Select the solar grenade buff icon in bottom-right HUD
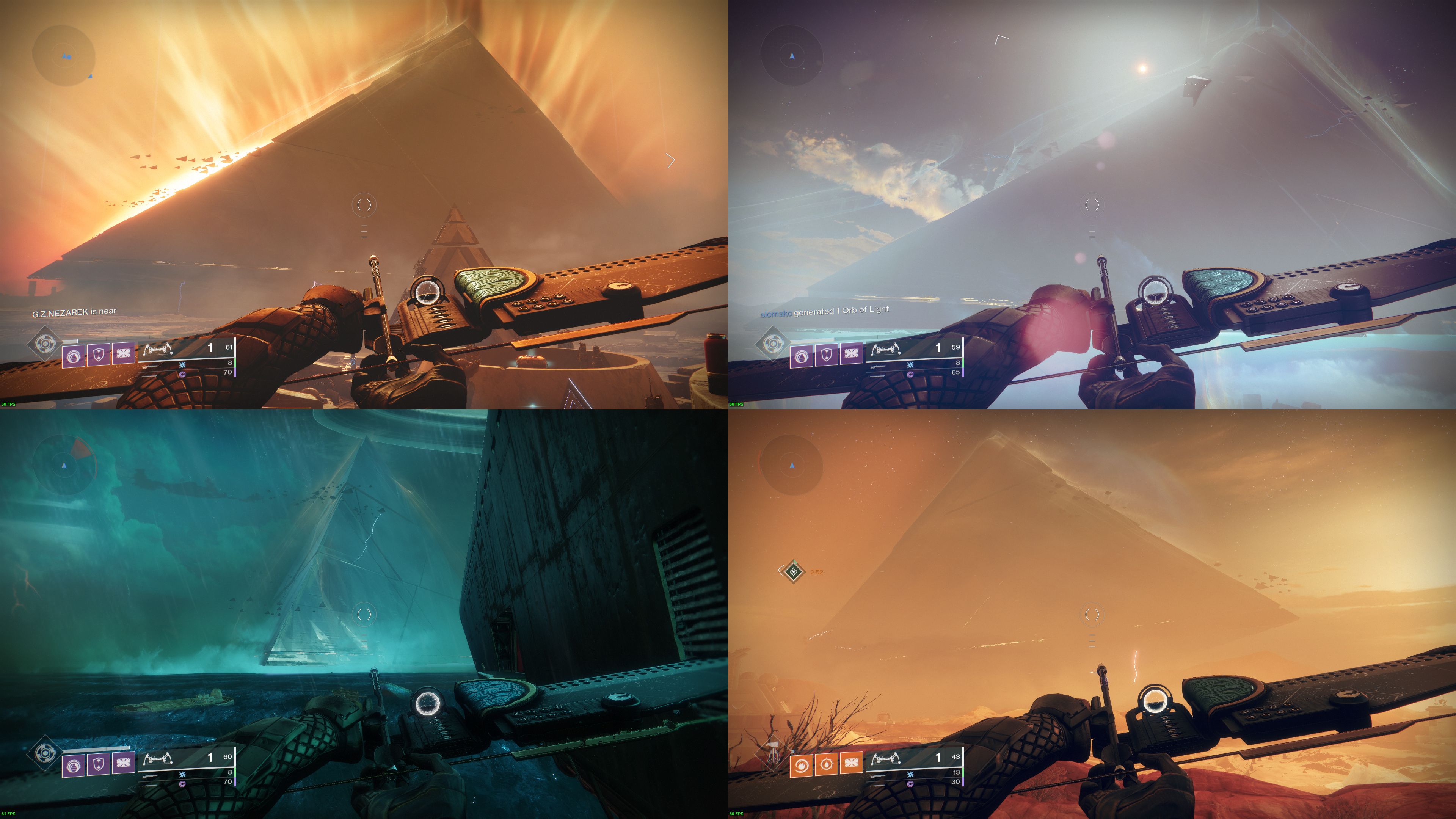The image size is (1456, 819). coord(802,766)
